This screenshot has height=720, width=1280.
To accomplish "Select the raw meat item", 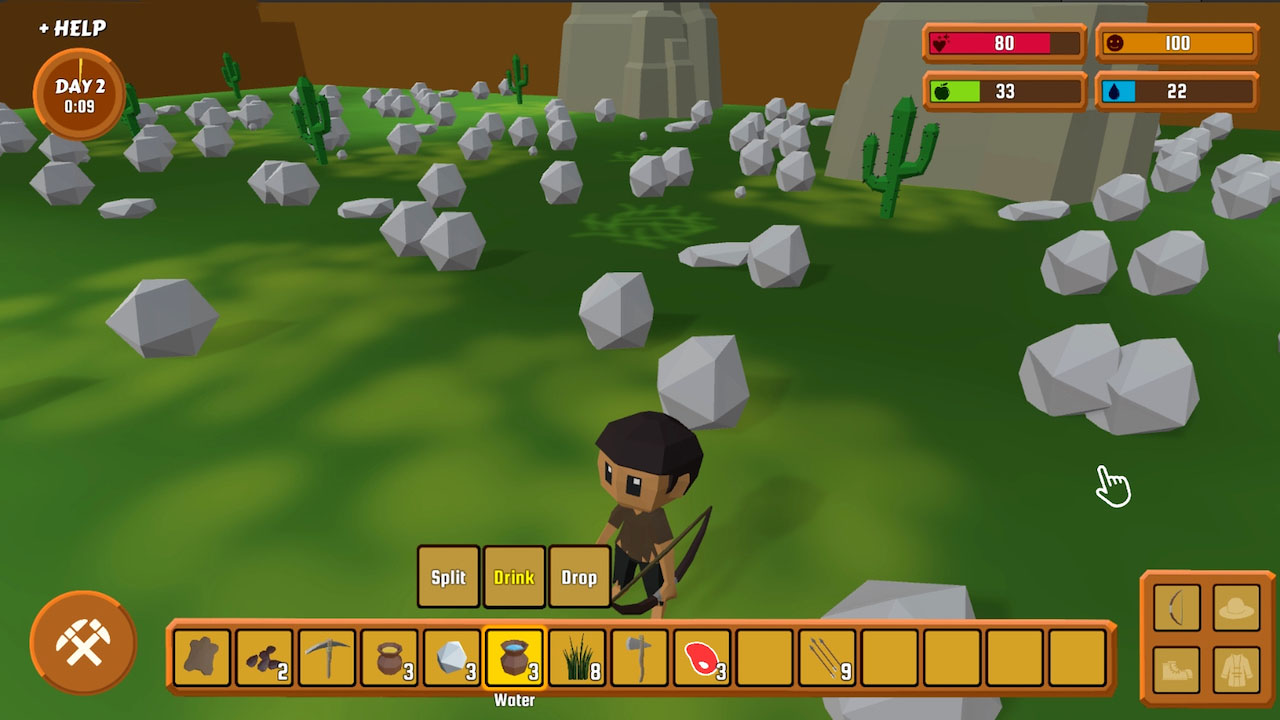I will [703, 658].
